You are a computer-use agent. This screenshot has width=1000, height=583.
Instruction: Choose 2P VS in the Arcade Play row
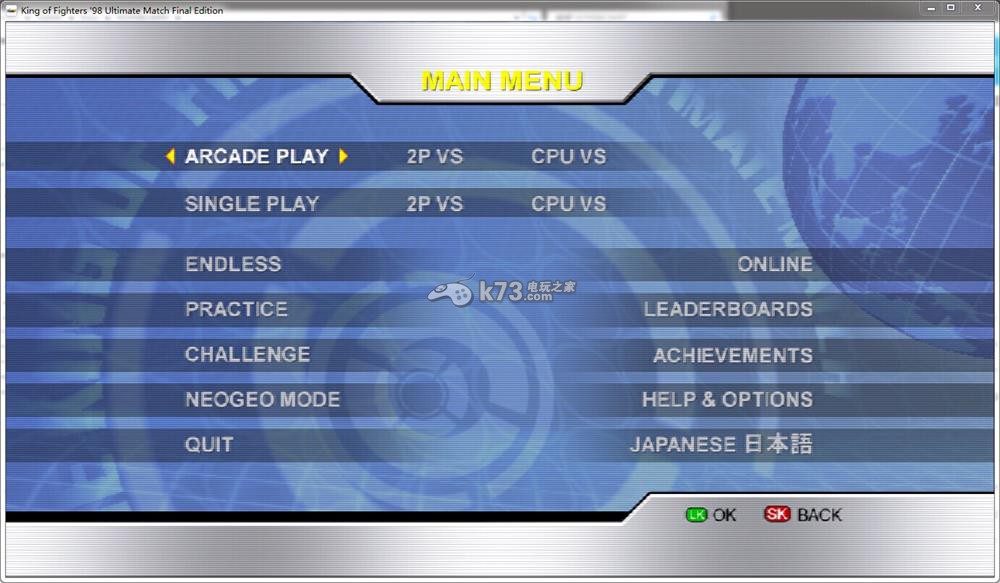[435, 156]
